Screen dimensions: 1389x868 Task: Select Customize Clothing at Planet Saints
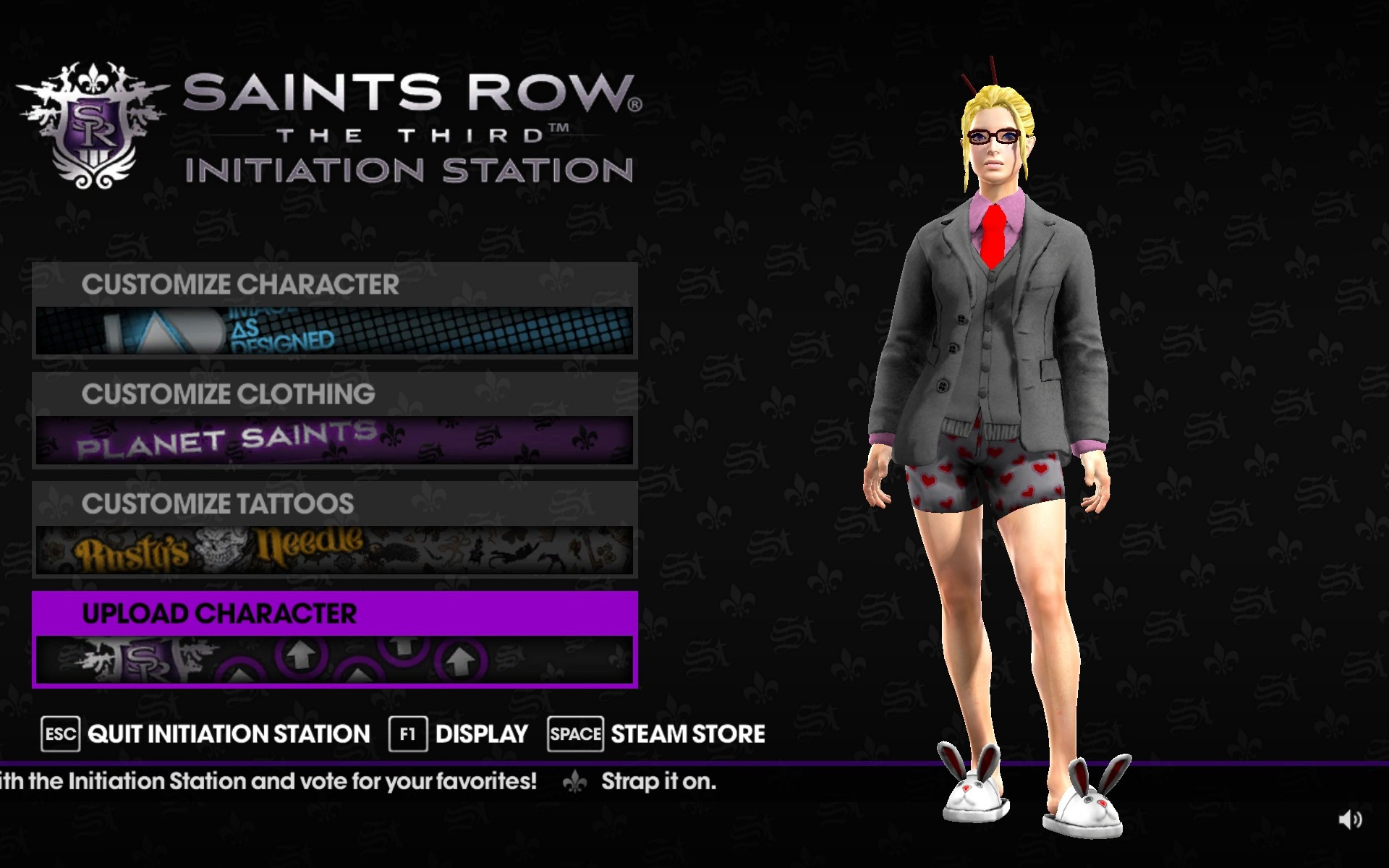point(334,420)
